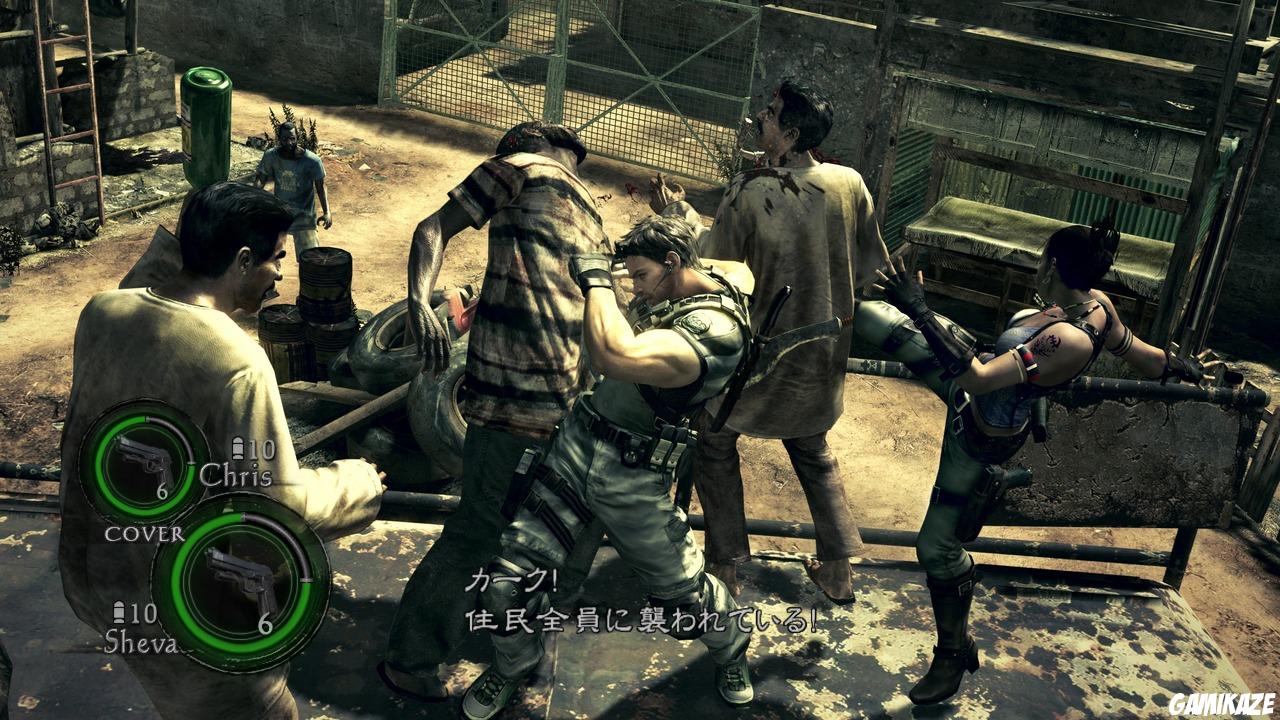Image resolution: width=1280 pixels, height=720 pixels.
Task: Click the second subtitle line of dialogue
Action: coord(640,616)
